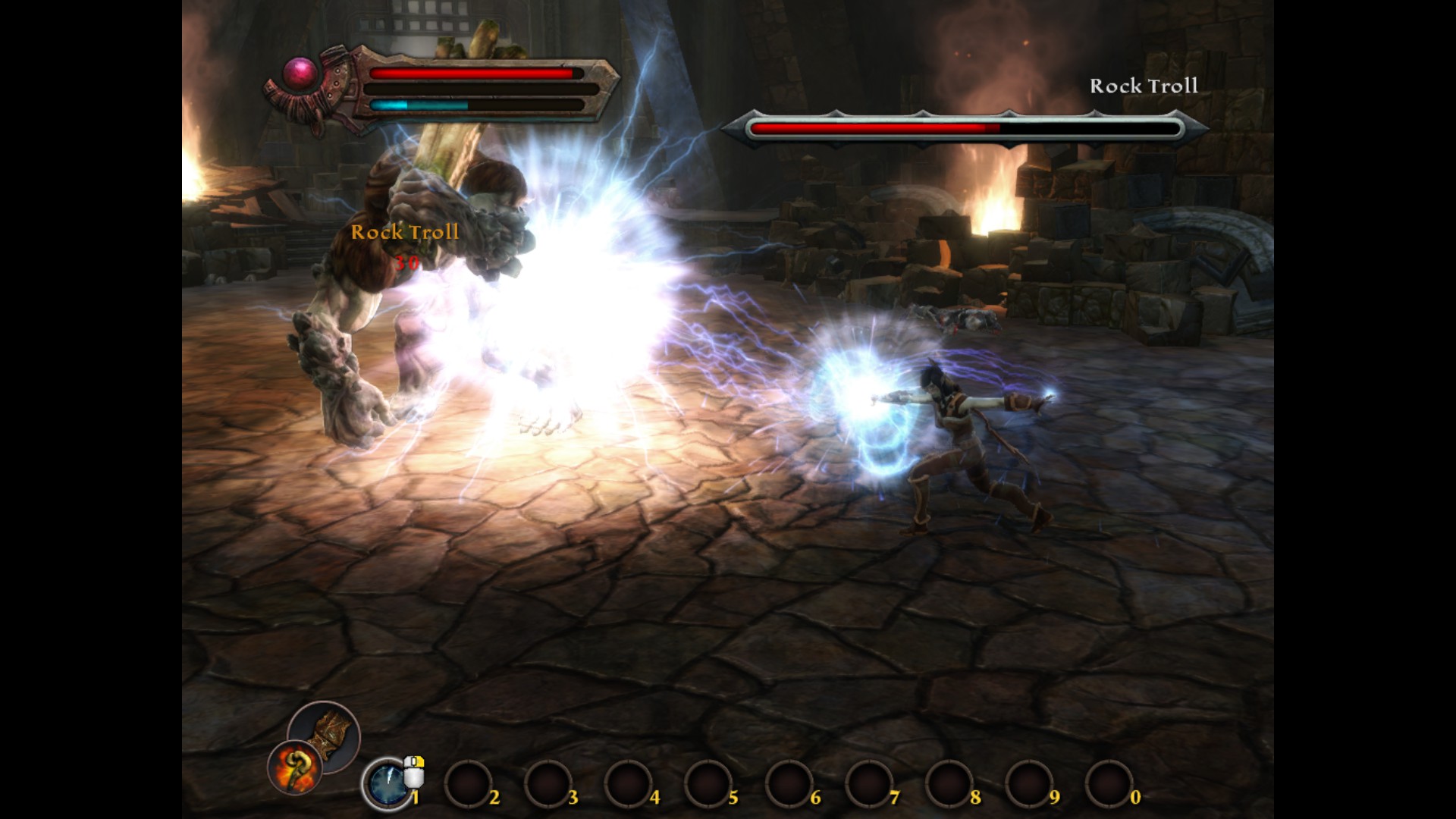Image resolution: width=1456 pixels, height=819 pixels.
Task: Select the gauntlet weapon icon
Action: [325, 735]
